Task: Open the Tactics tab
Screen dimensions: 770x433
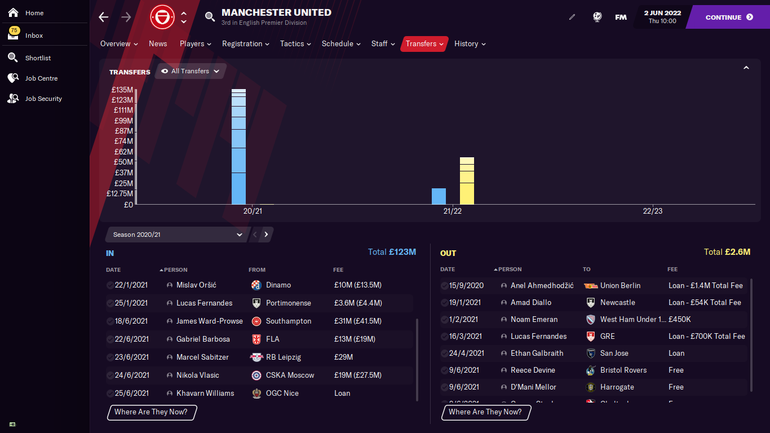Action: [x=294, y=44]
